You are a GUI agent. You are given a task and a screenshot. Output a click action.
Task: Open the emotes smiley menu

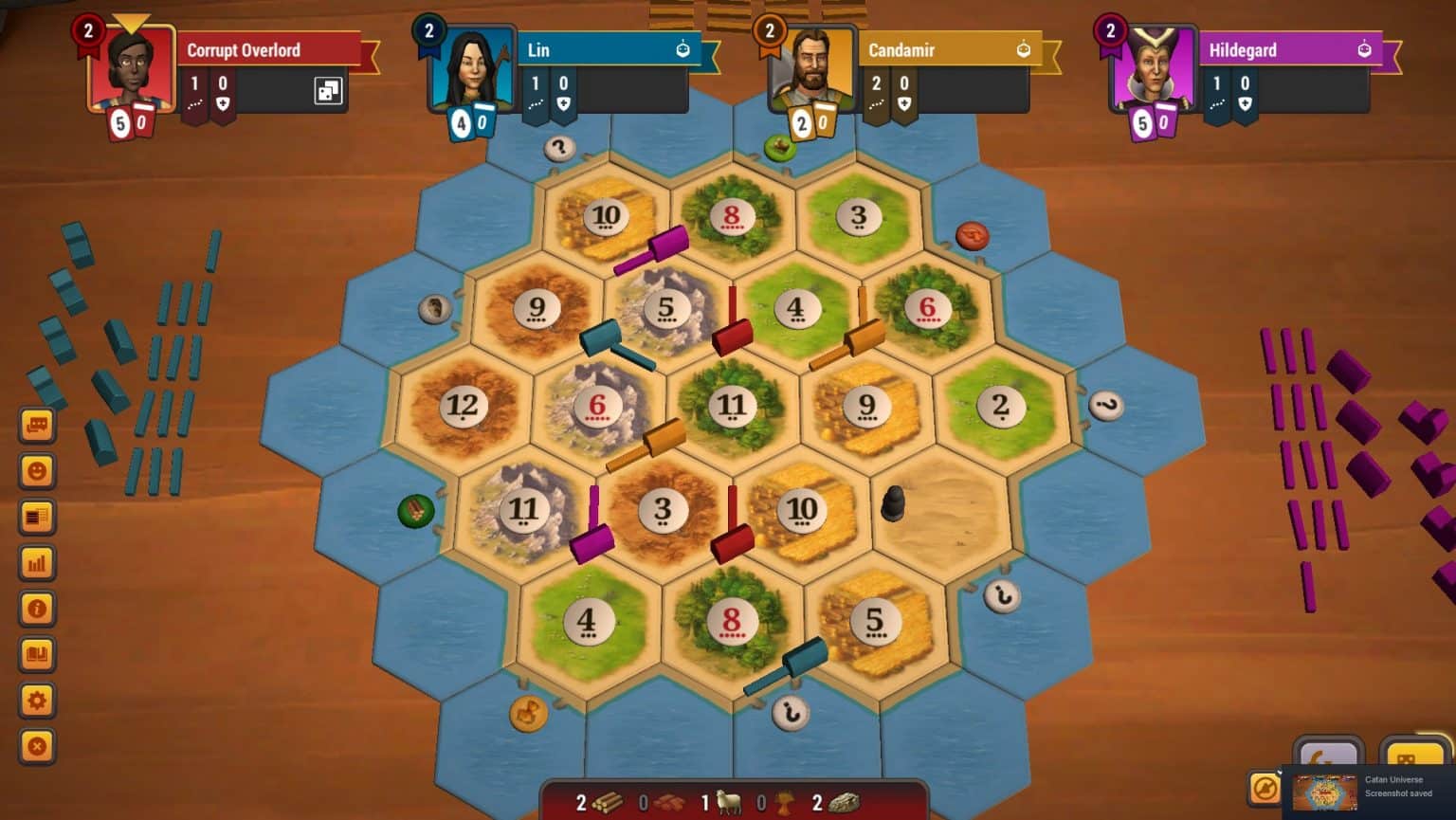36,470
